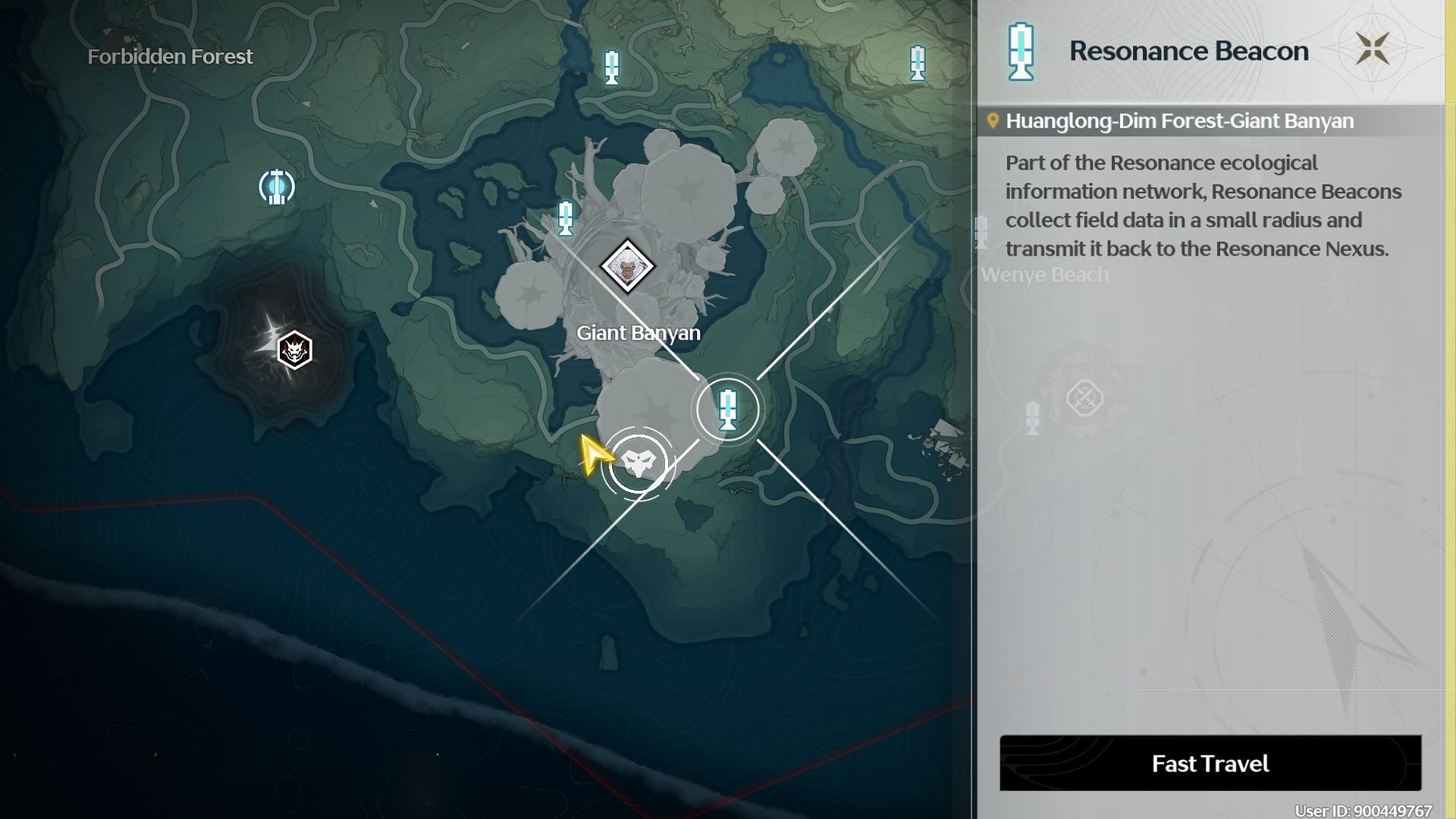
Task: Select the circled Resonance Beacon map marker
Action: click(x=727, y=409)
